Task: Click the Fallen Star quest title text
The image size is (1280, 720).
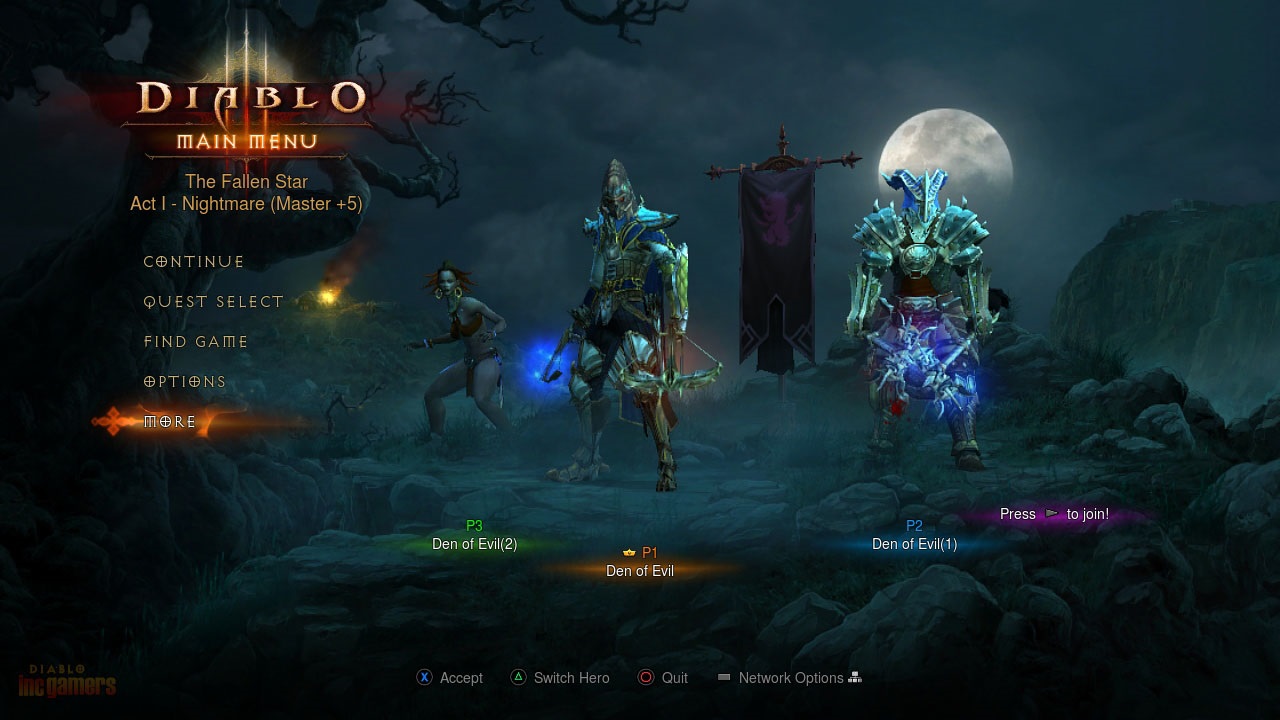Action: click(246, 181)
